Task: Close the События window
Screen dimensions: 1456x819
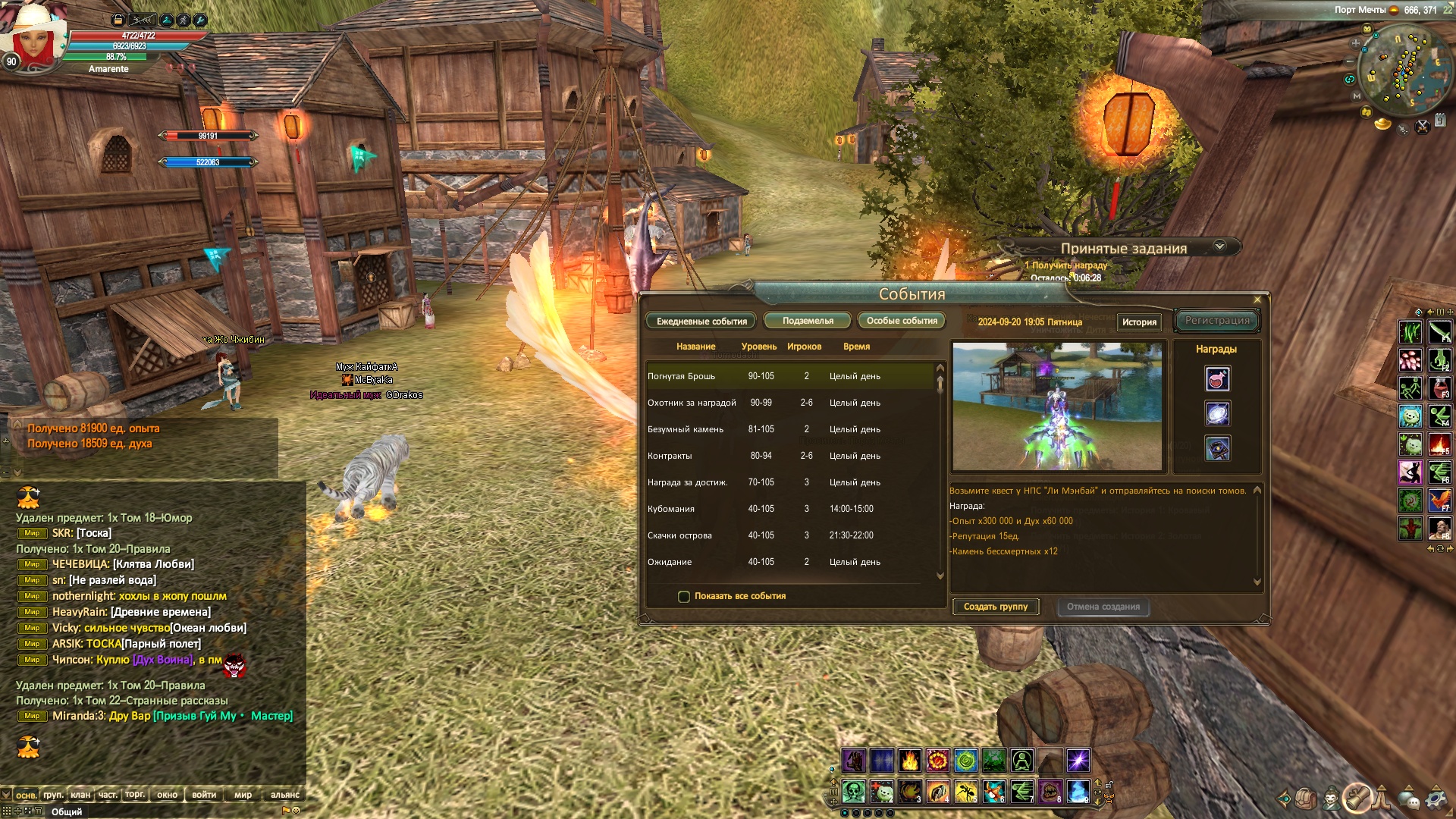Action: click(x=1257, y=300)
